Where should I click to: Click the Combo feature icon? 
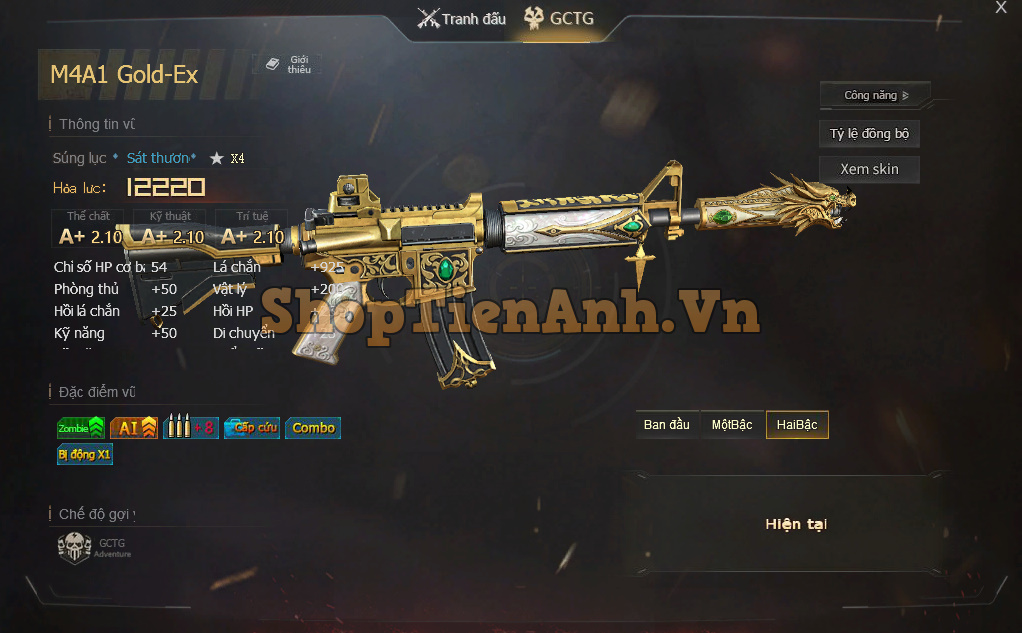click(x=313, y=428)
